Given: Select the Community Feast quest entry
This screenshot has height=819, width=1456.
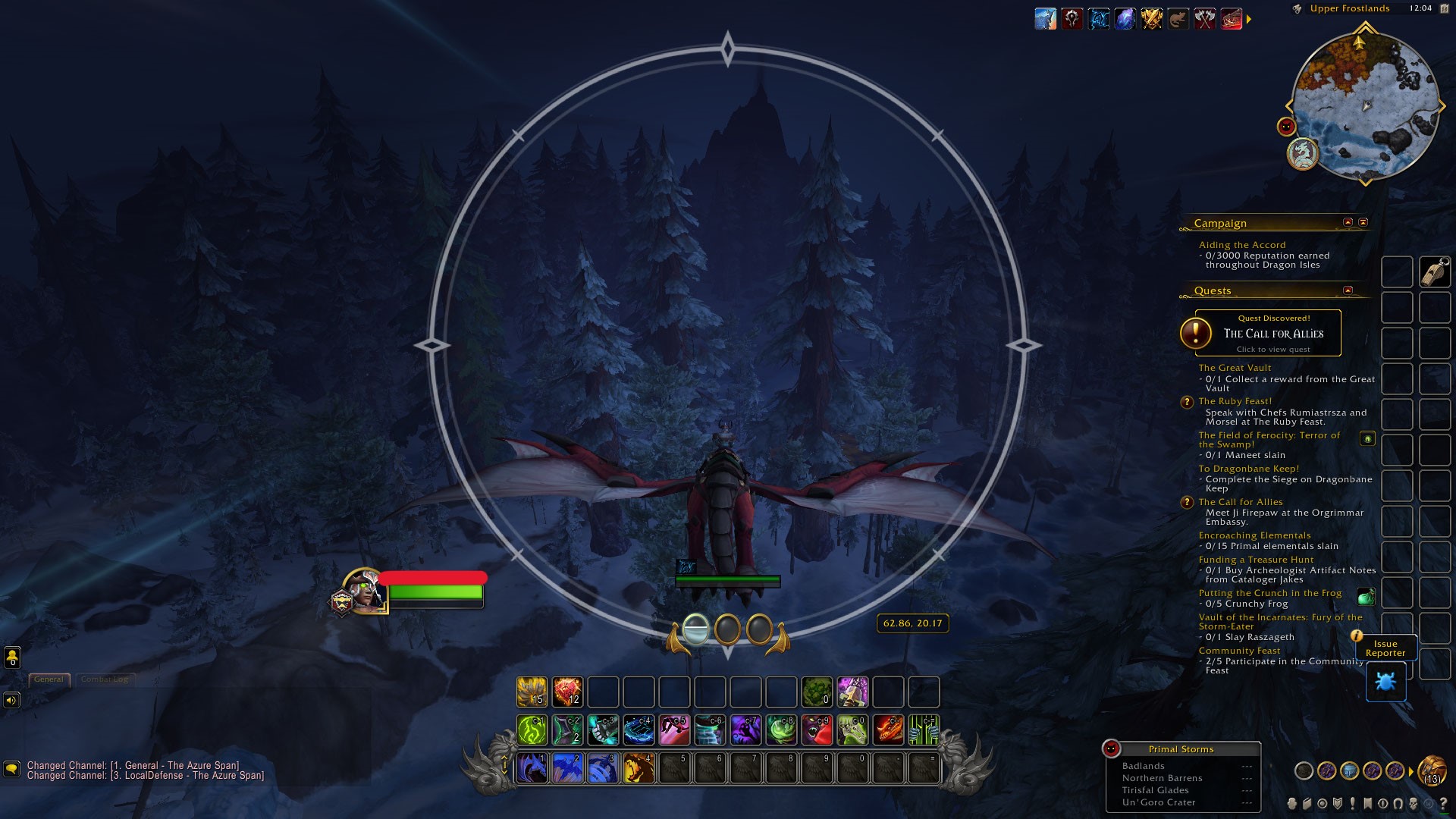Looking at the screenshot, I should coord(1239,651).
